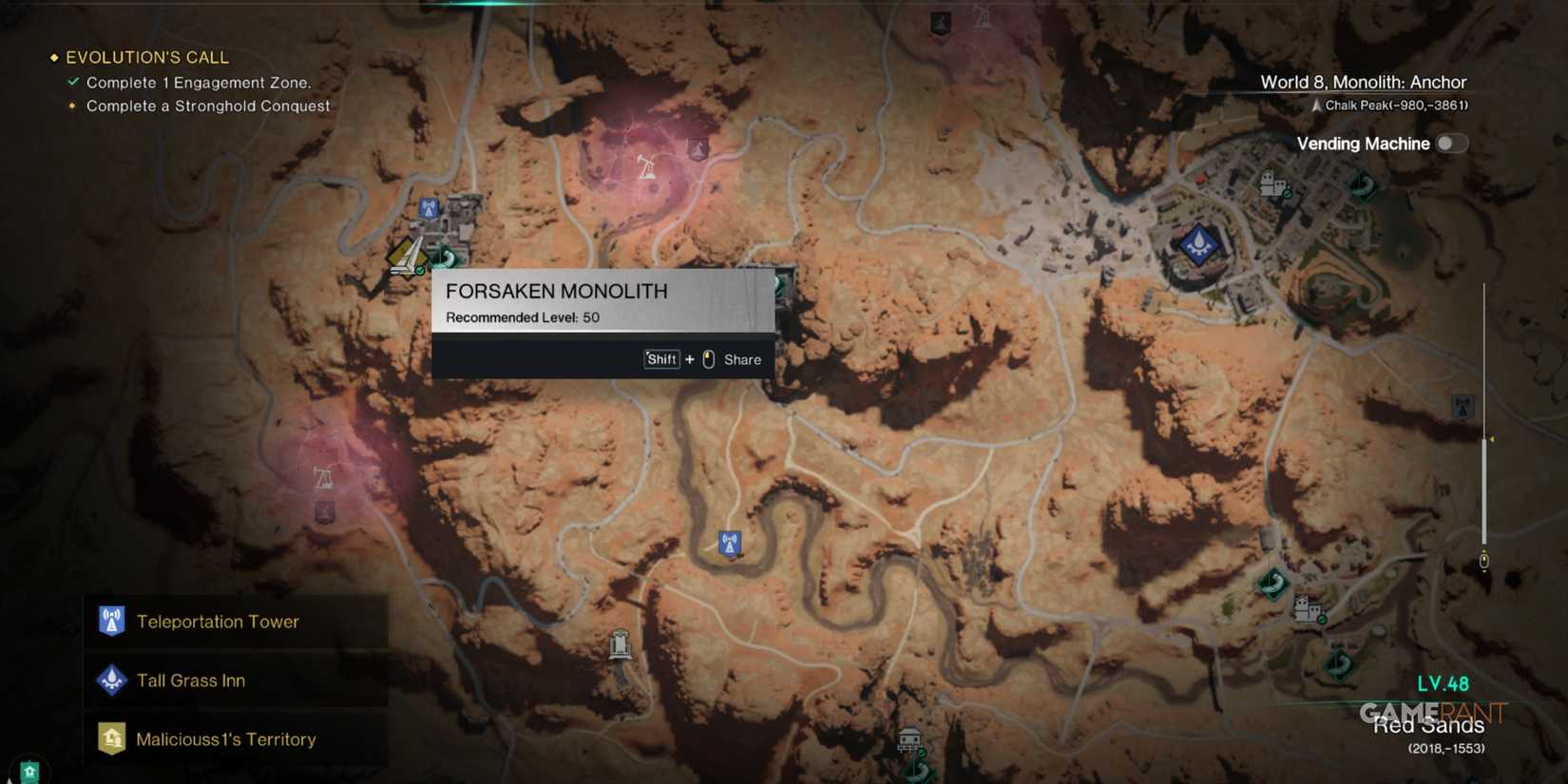Image resolution: width=1568 pixels, height=784 pixels.
Task: Select the monument icon south of the river
Action: click(619, 644)
